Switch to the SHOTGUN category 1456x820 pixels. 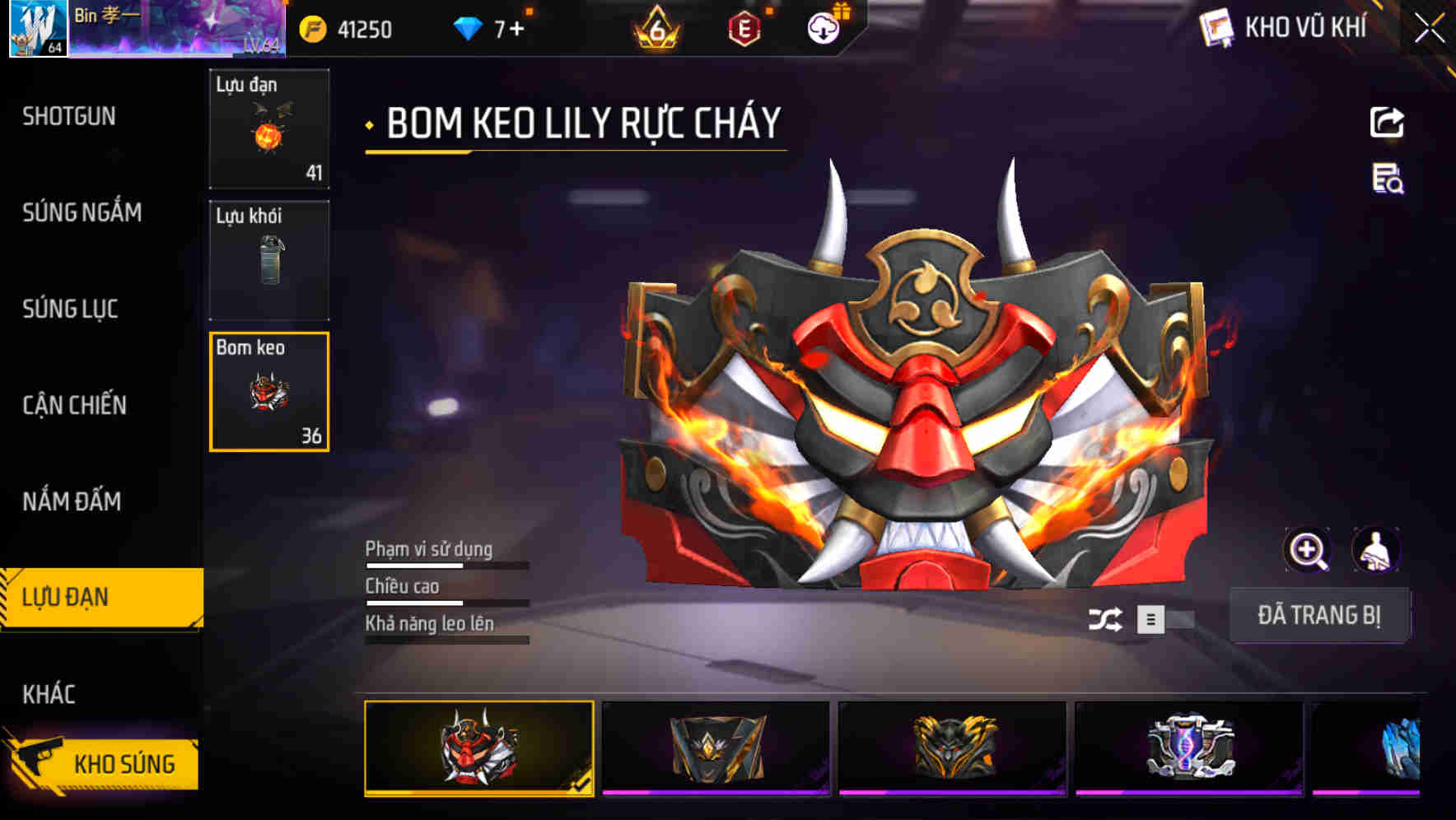69,116
